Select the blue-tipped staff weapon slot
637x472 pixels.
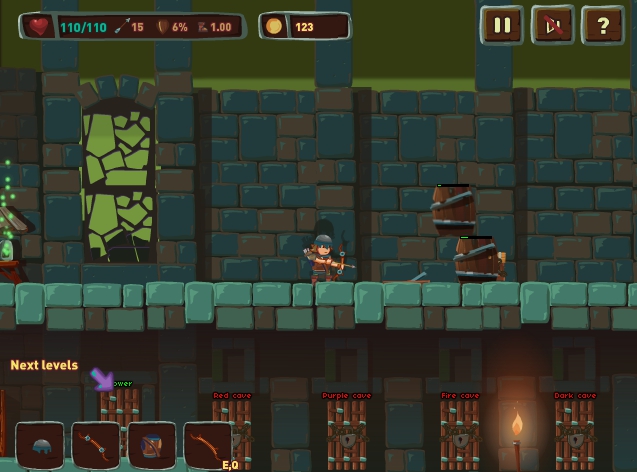coord(96,445)
